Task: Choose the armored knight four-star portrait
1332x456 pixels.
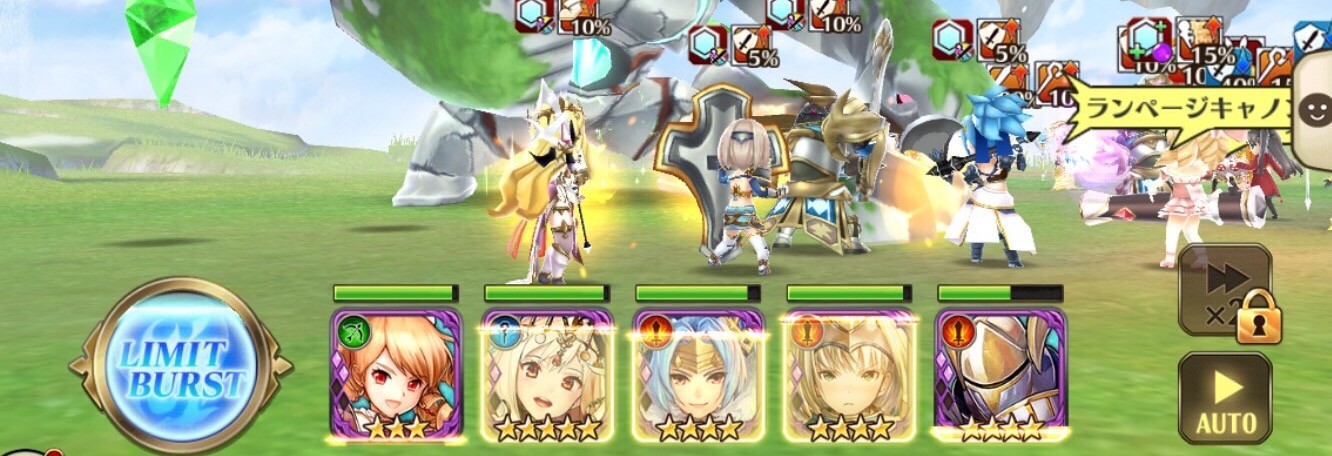Action: [x=1000, y=374]
